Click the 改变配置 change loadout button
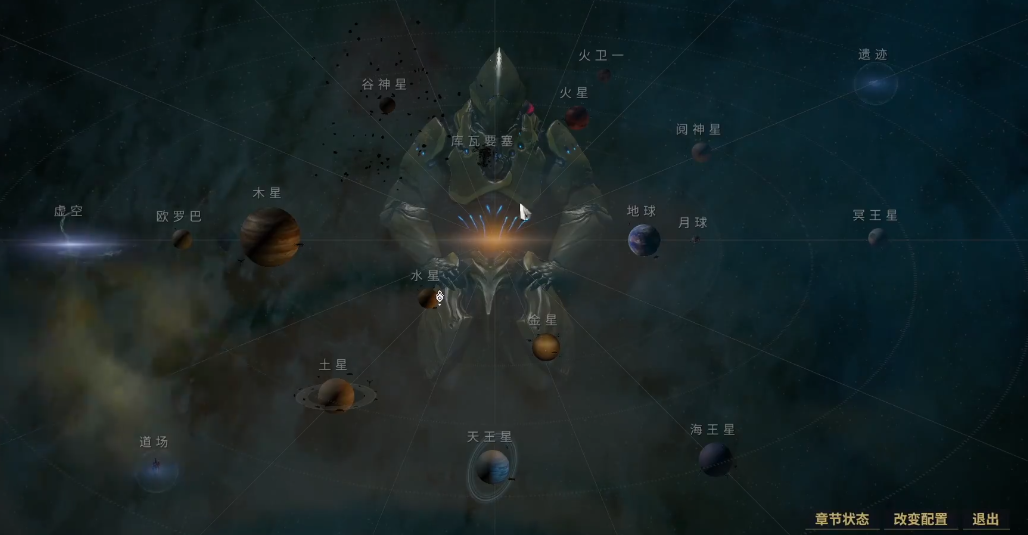Viewport: 1028px width, 535px height. (x=920, y=519)
